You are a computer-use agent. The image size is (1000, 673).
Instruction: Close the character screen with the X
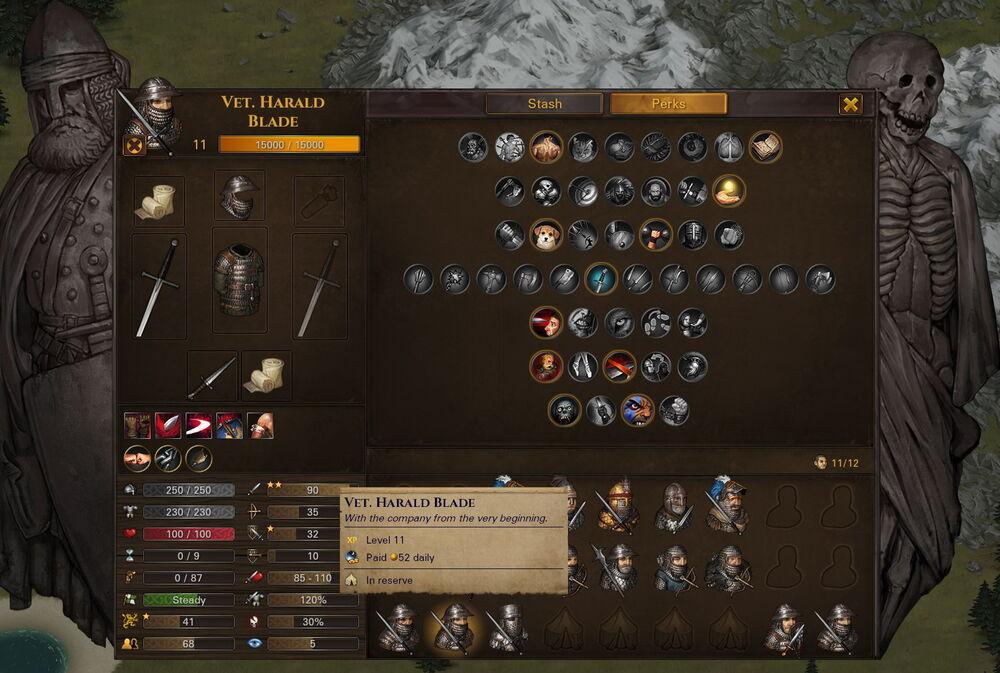click(x=850, y=104)
